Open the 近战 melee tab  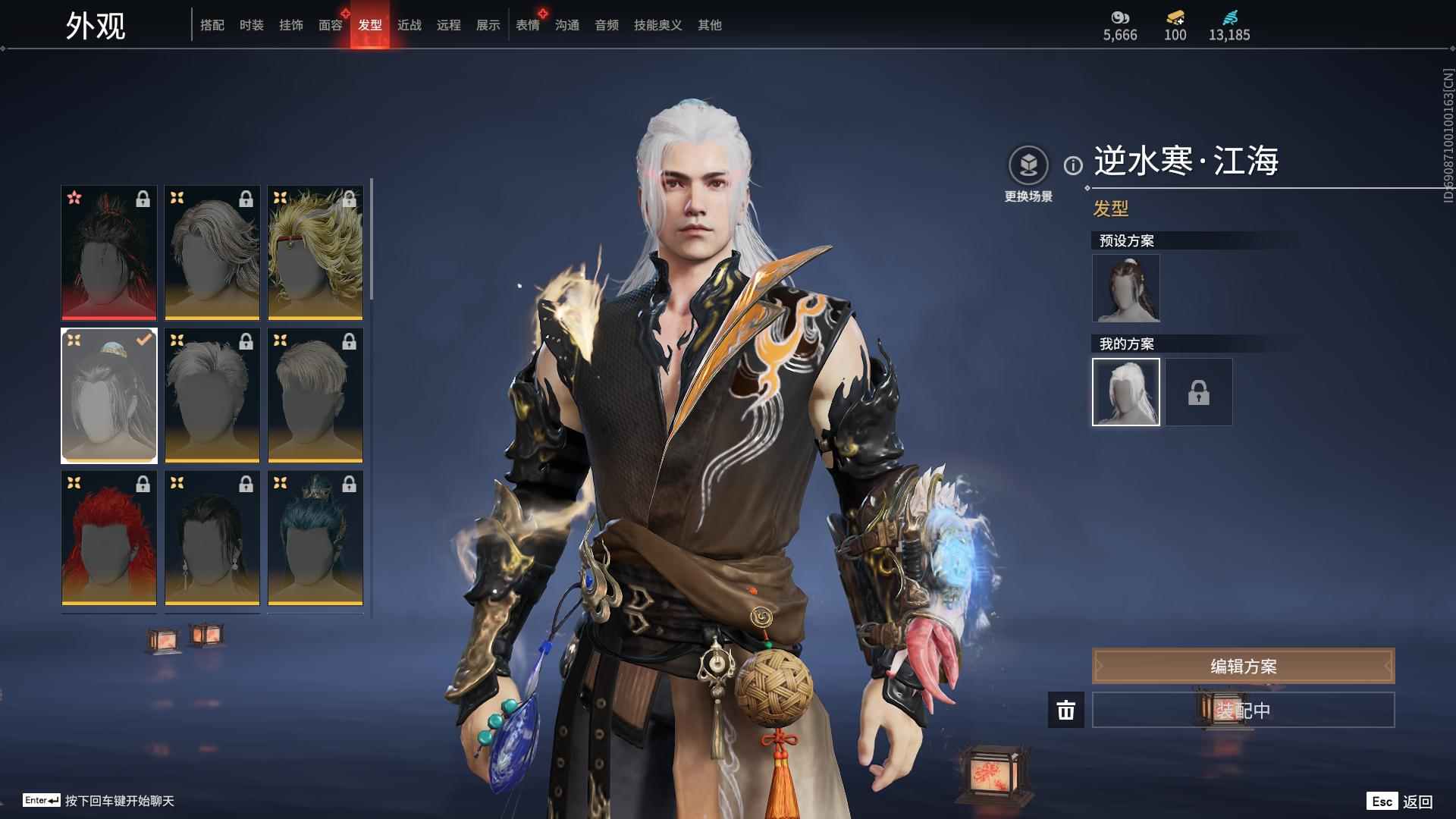409,25
